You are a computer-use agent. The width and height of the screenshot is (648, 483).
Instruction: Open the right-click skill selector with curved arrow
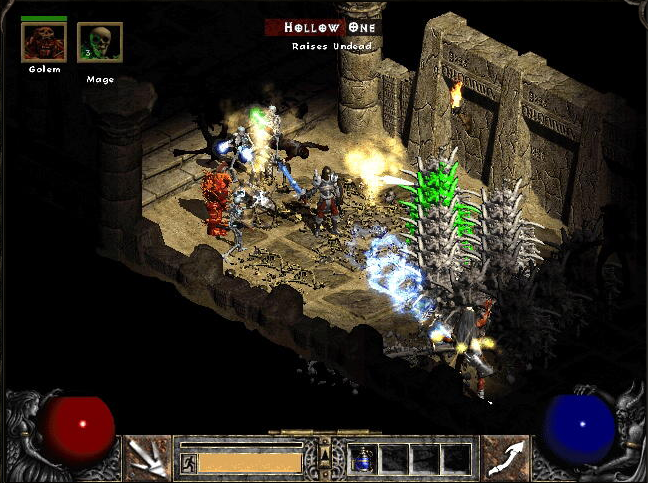click(504, 458)
